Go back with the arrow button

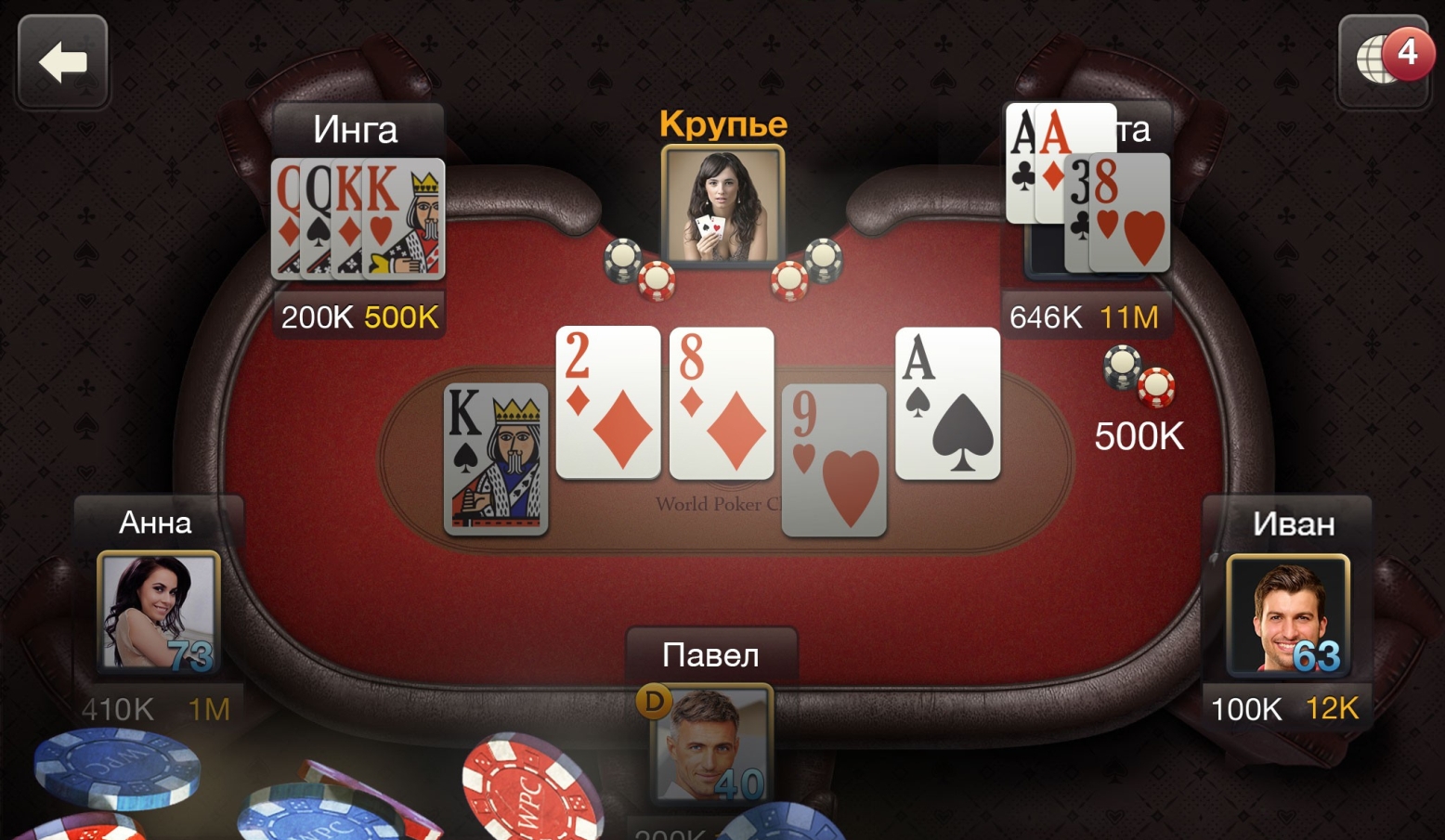[x=63, y=62]
